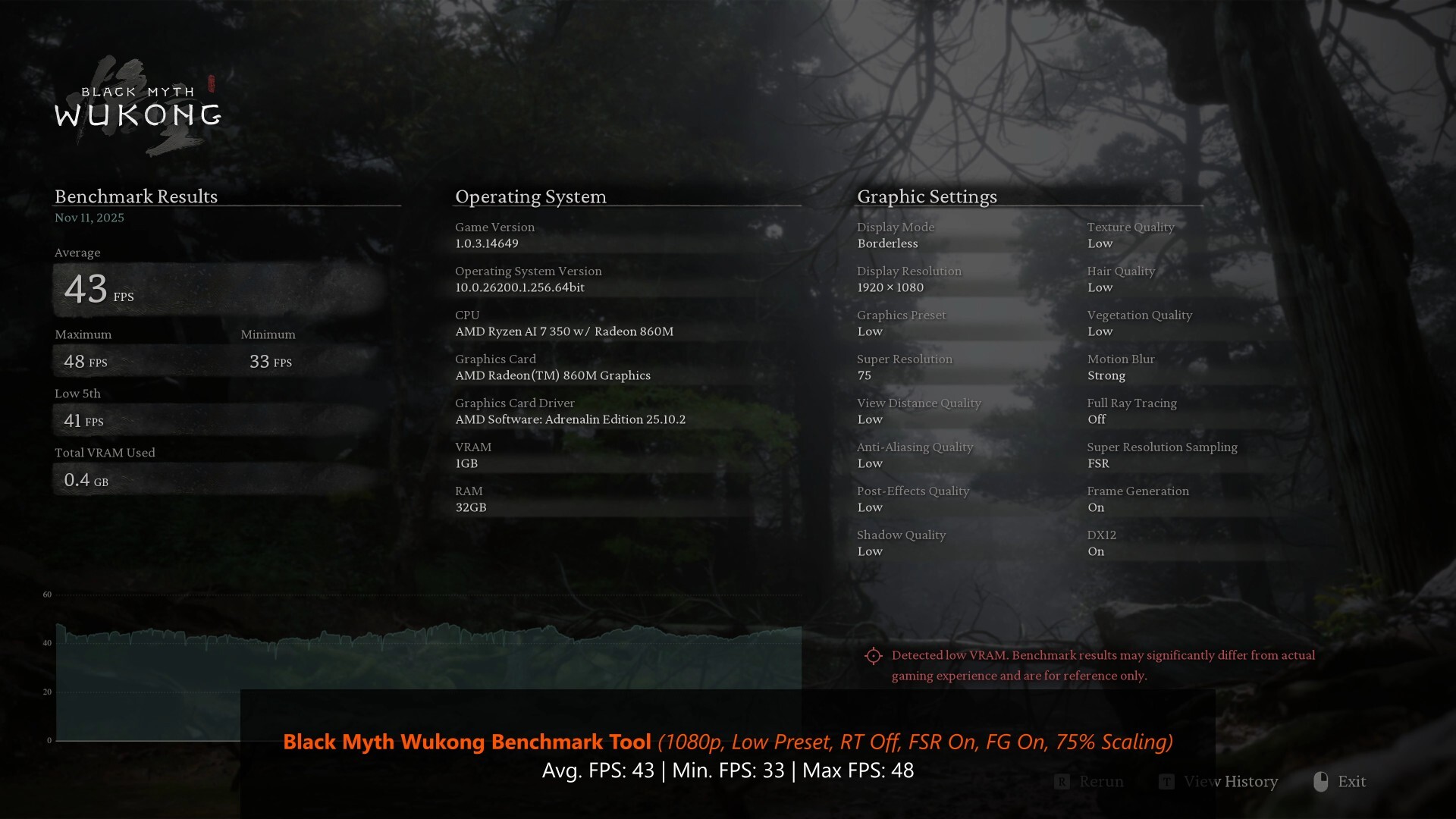
Task: Click the Super Resolution 75 value
Action: tap(866, 375)
